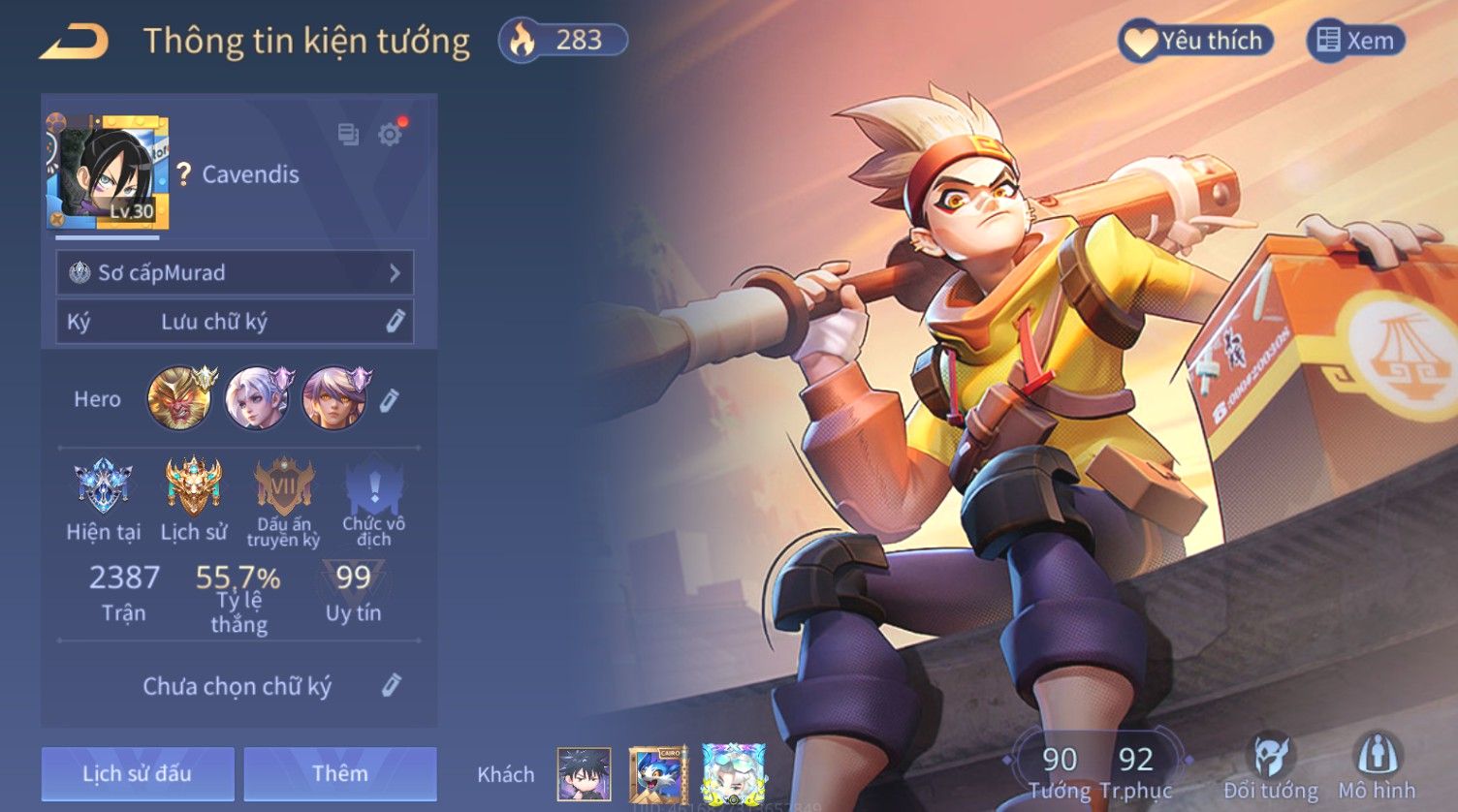The height and width of the screenshot is (812, 1458).
Task: View the Lịch sử rank badge
Action: (193, 486)
